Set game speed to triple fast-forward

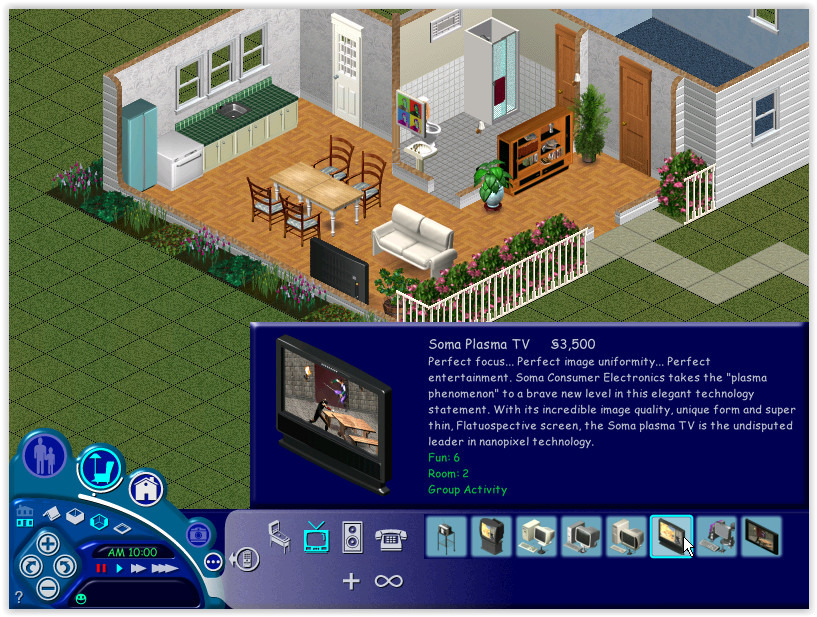(165, 569)
